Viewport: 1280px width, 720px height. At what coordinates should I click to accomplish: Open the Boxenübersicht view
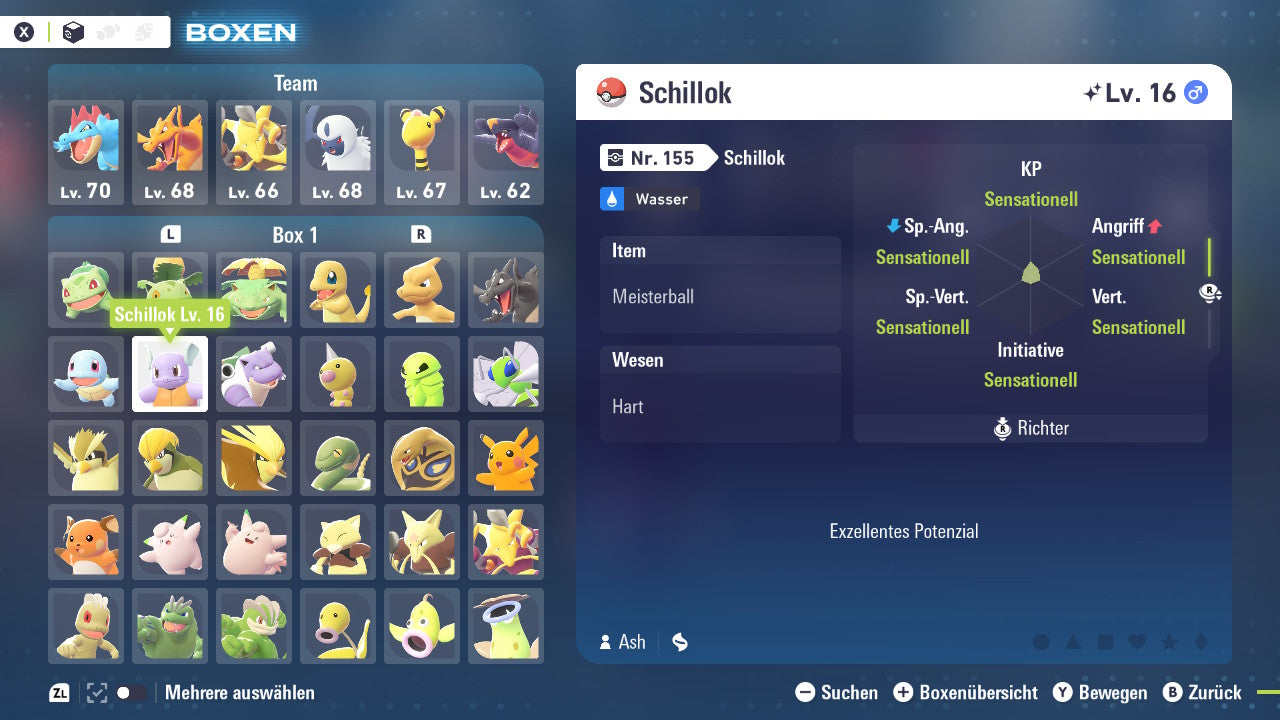tap(967, 692)
